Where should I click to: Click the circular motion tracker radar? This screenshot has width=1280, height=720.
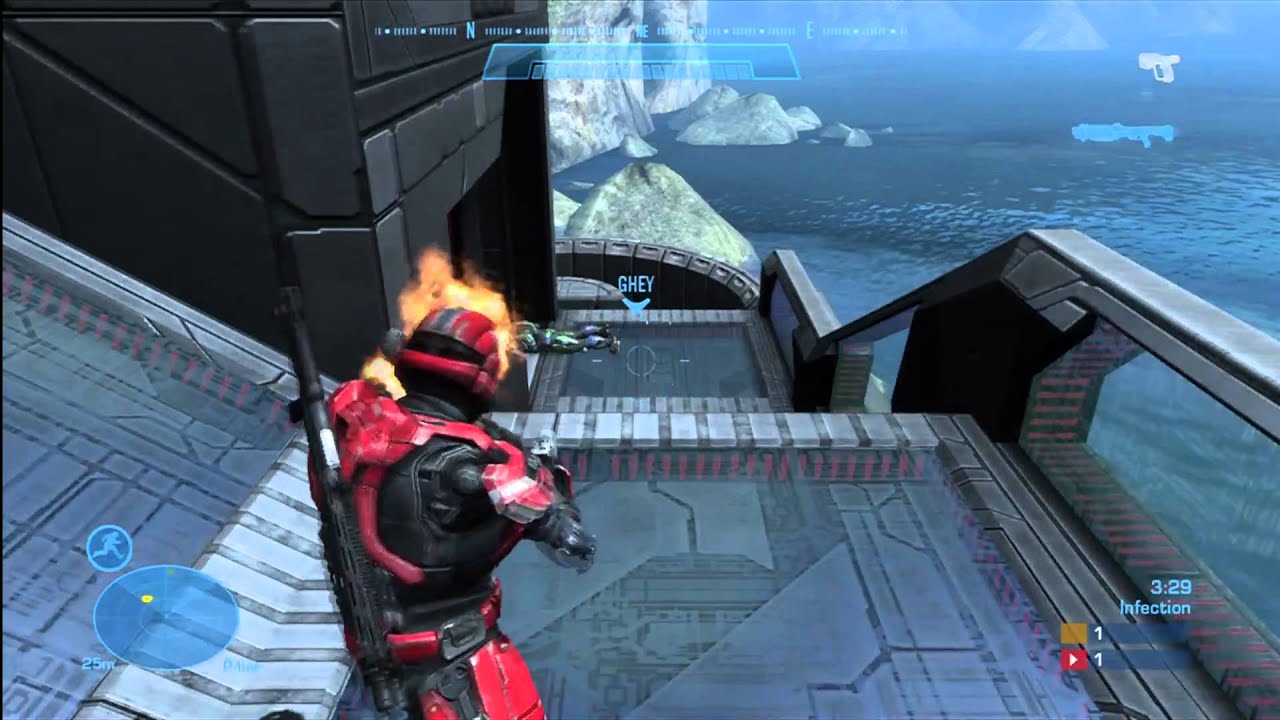click(x=165, y=616)
